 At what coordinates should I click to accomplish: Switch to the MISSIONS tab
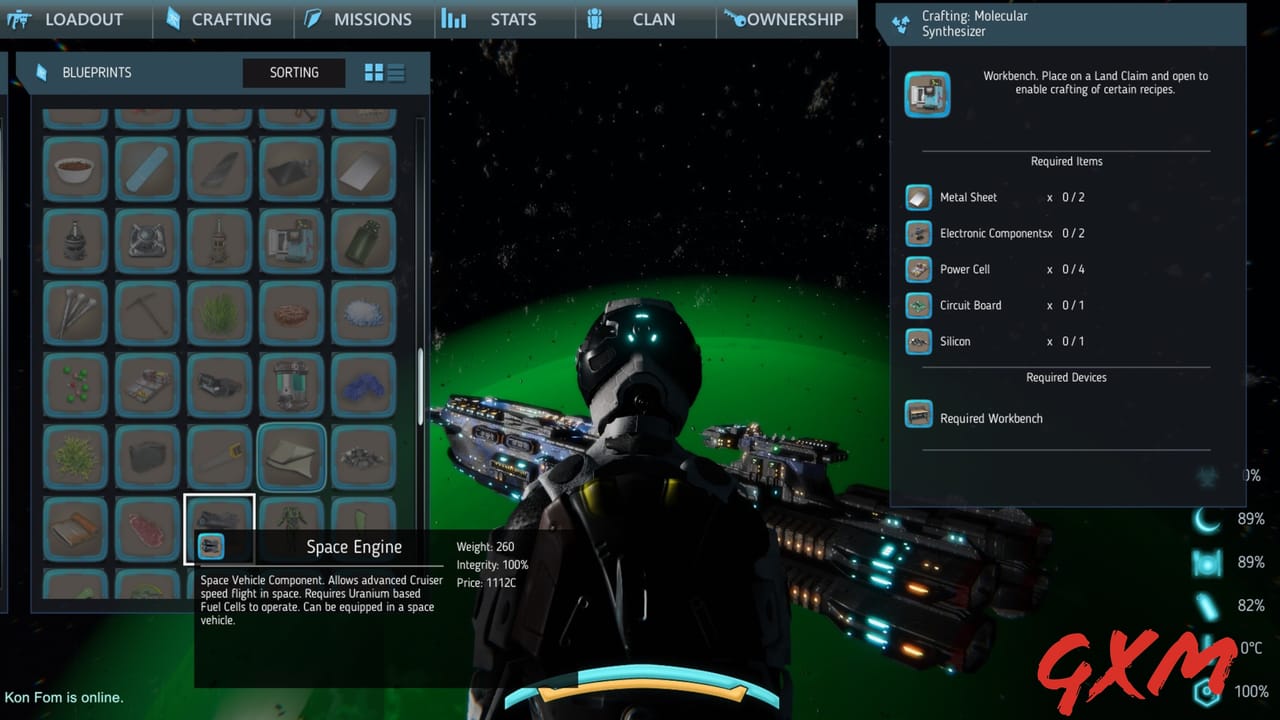372,19
